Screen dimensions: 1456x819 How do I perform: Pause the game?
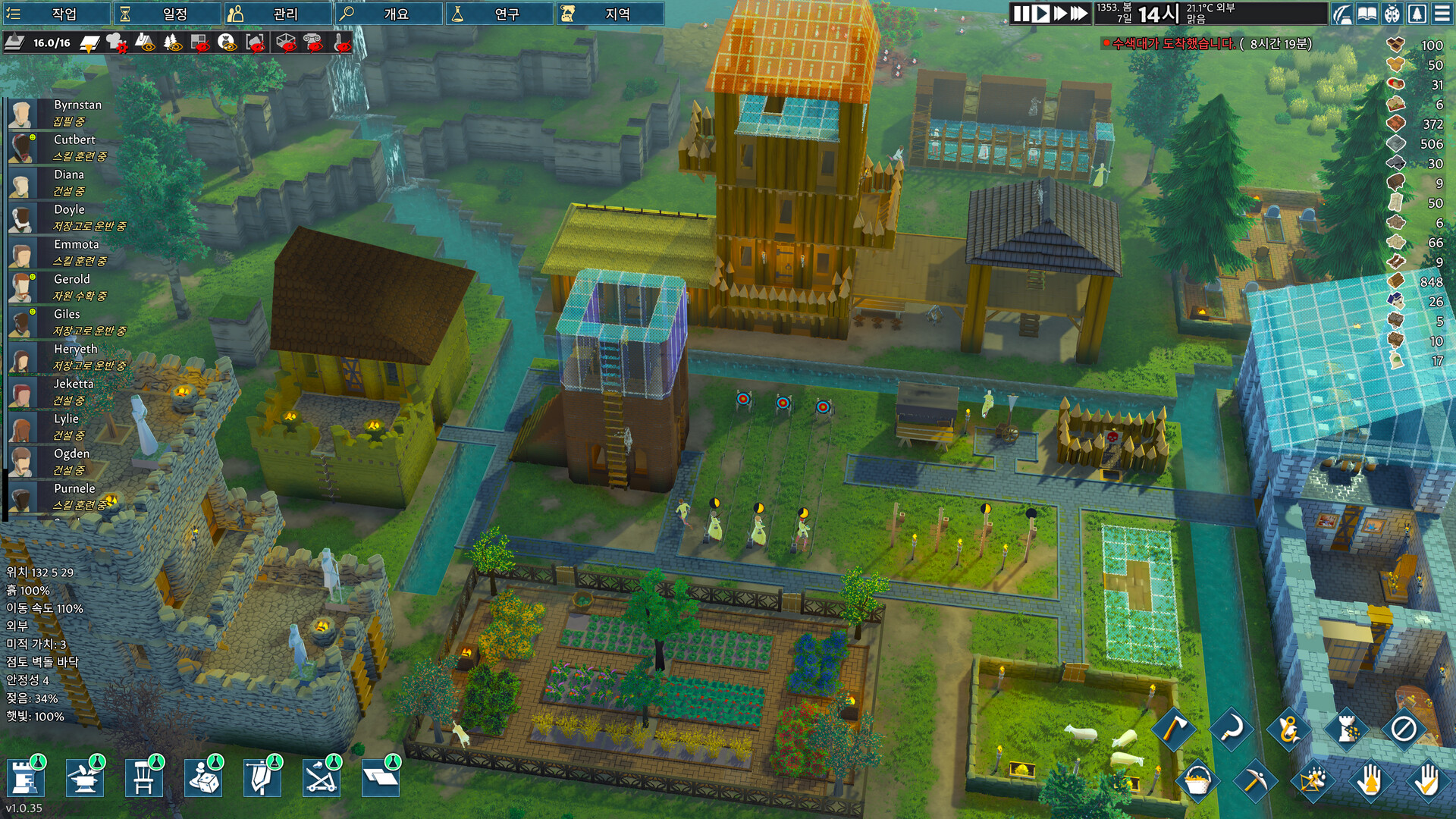point(1021,14)
